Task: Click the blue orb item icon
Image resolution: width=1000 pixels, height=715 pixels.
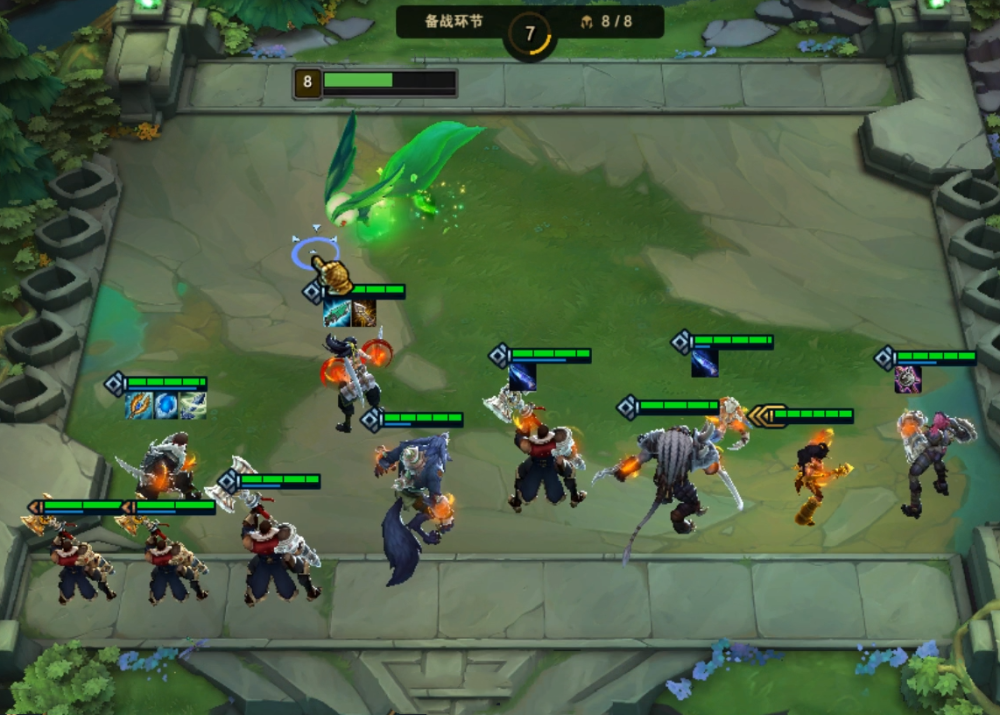Action: click(x=166, y=405)
